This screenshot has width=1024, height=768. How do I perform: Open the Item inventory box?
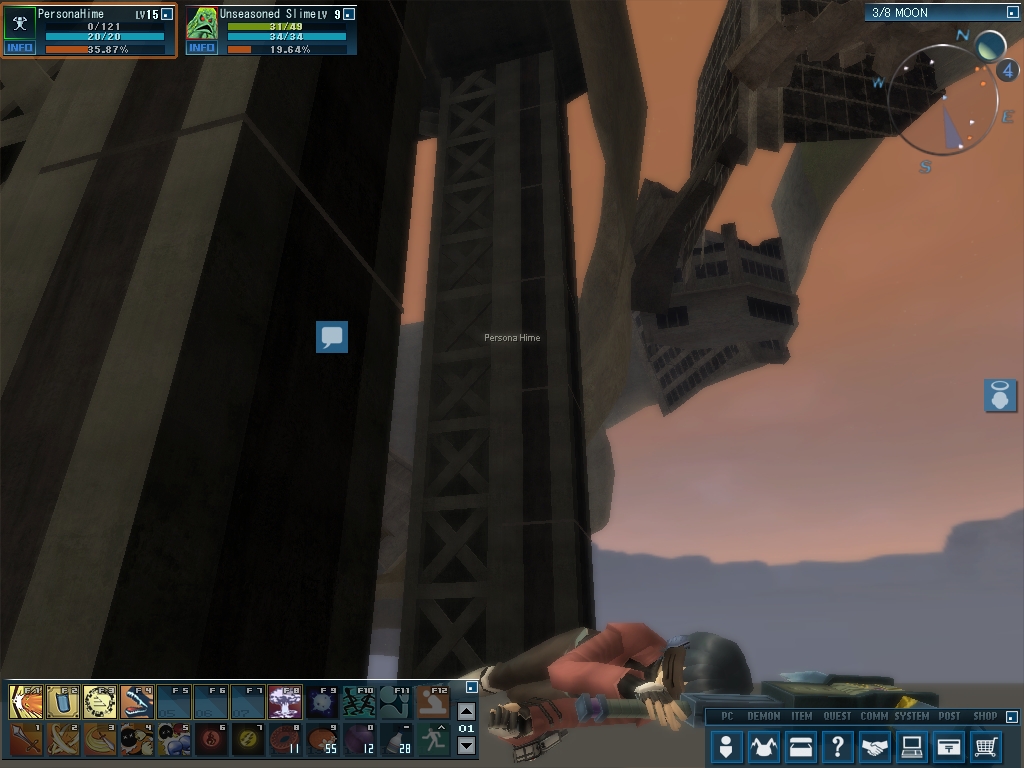coord(801,746)
